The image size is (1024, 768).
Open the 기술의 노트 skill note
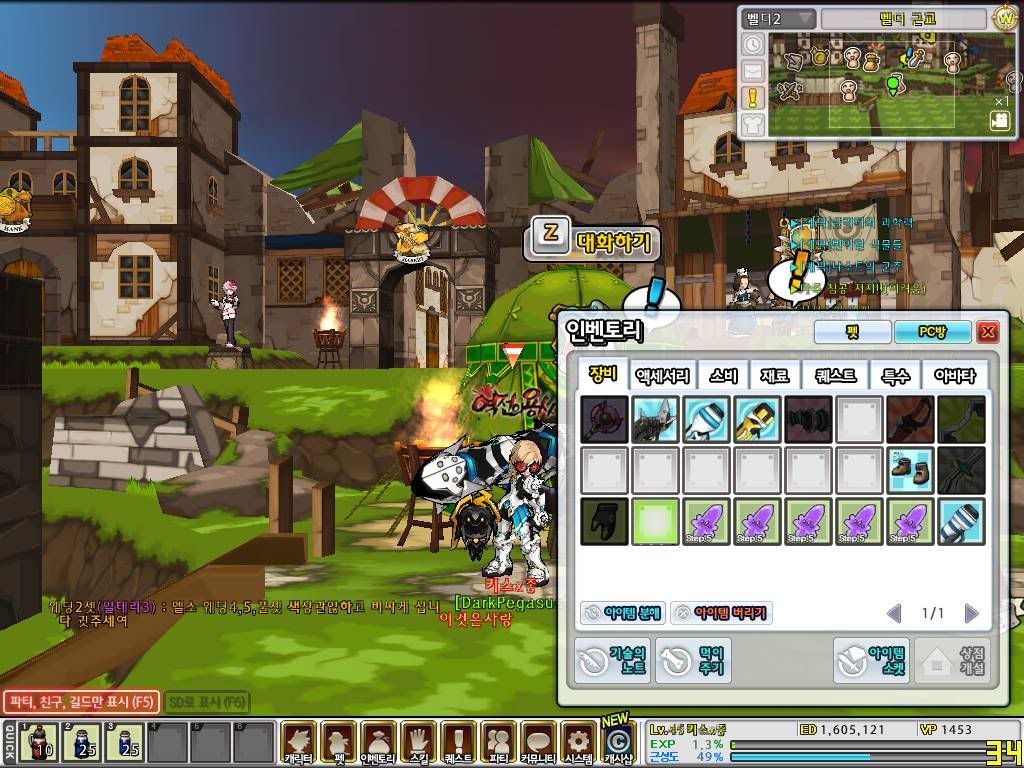[611, 660]
